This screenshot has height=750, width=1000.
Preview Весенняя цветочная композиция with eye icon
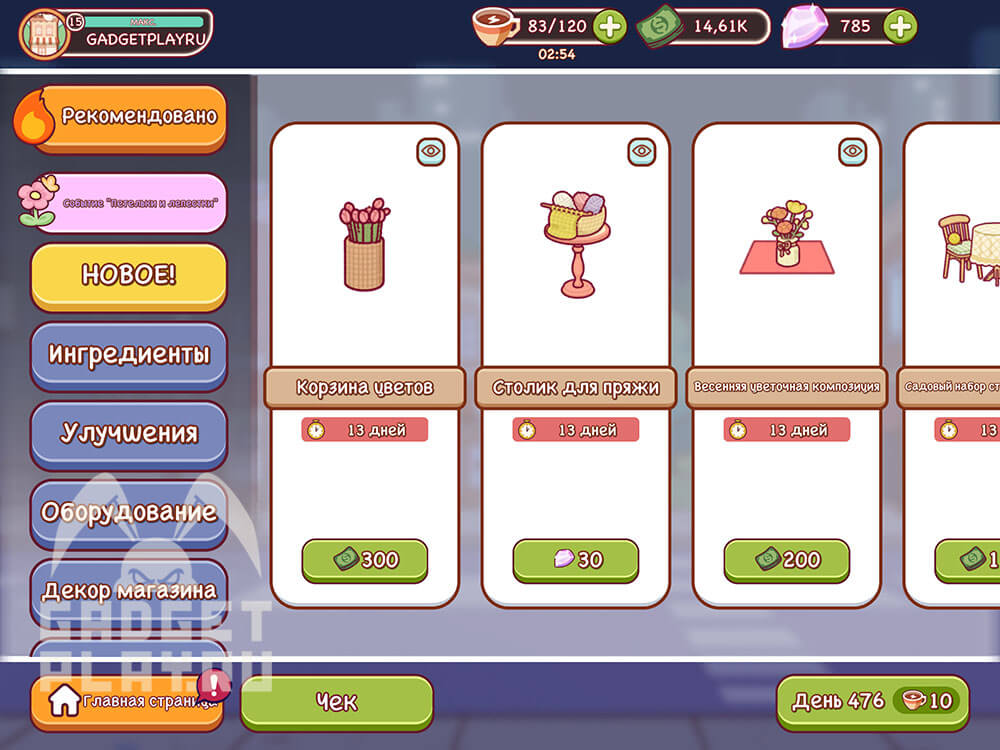853,152
